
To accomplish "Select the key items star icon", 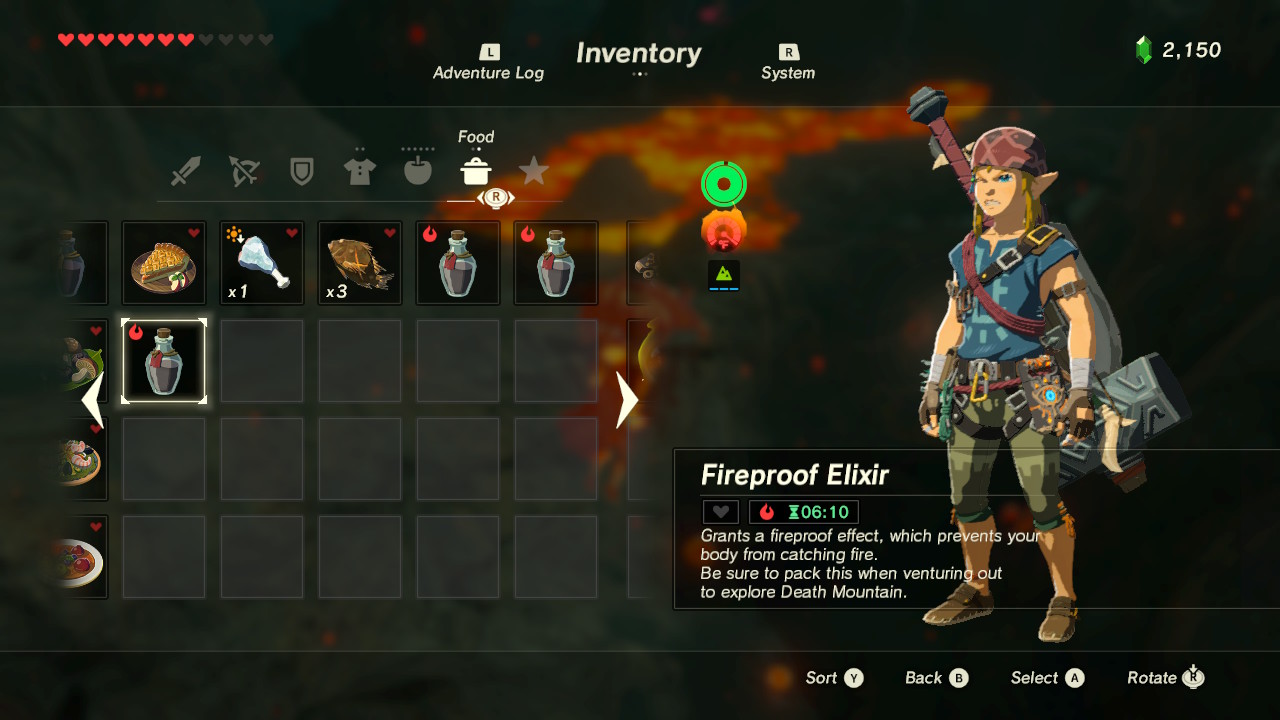I will pyautogui.click(x=533, y=172).
